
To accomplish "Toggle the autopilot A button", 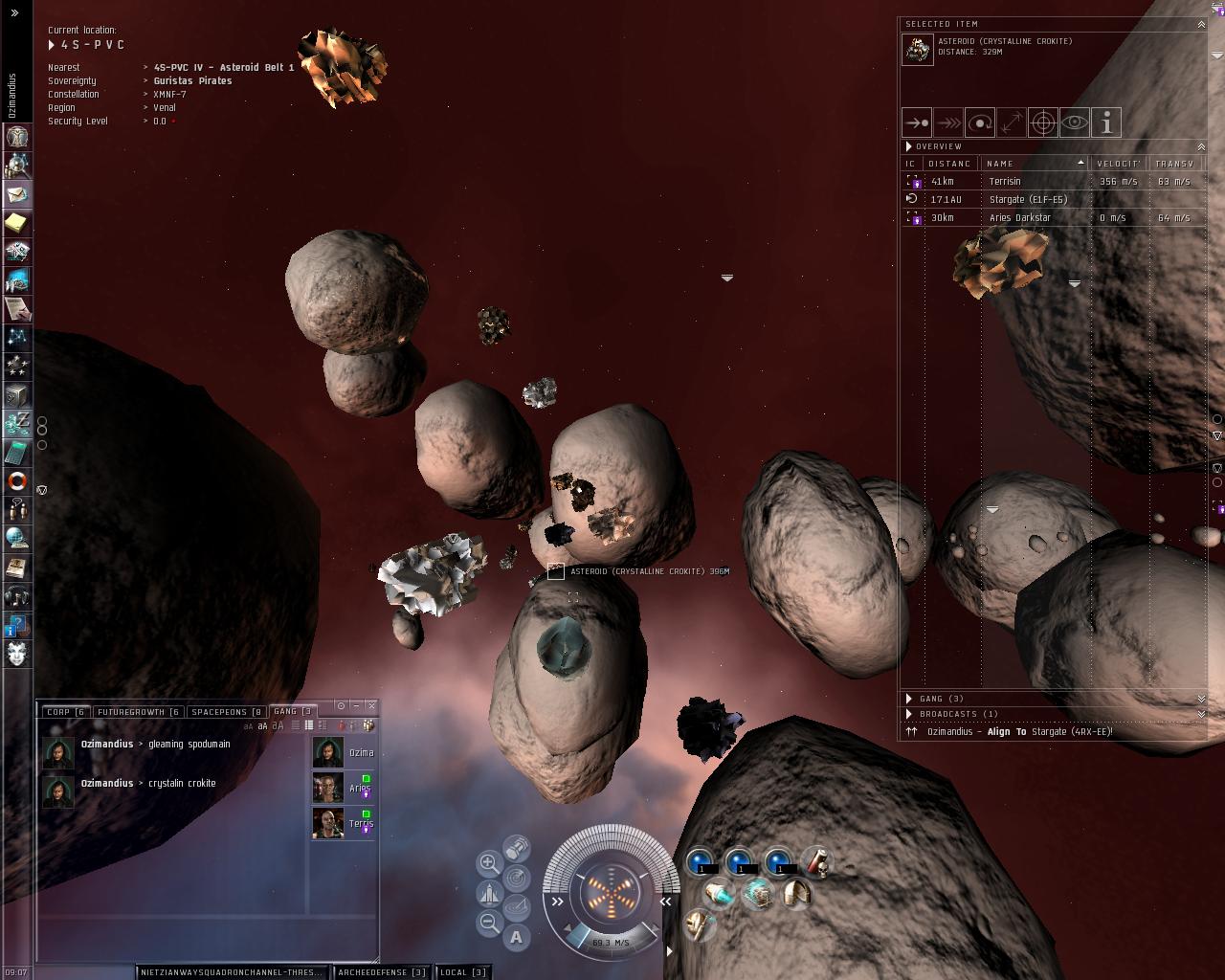I will point(517,937).
